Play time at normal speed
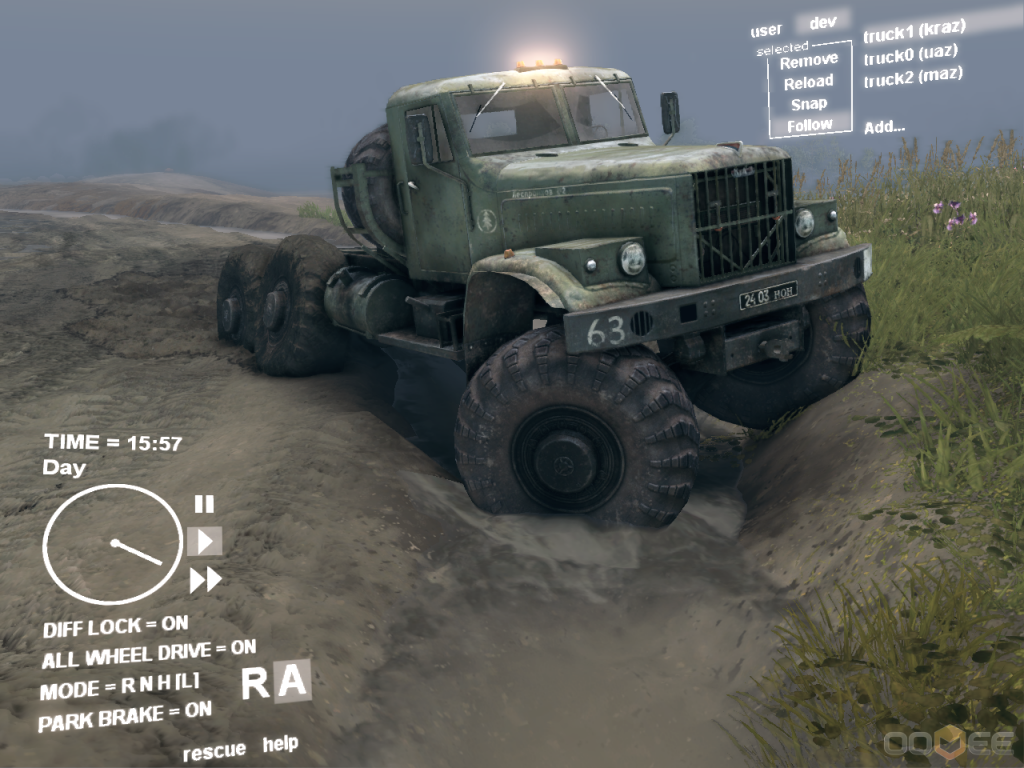The image size is (1024, 768). (x=205, y=541)
